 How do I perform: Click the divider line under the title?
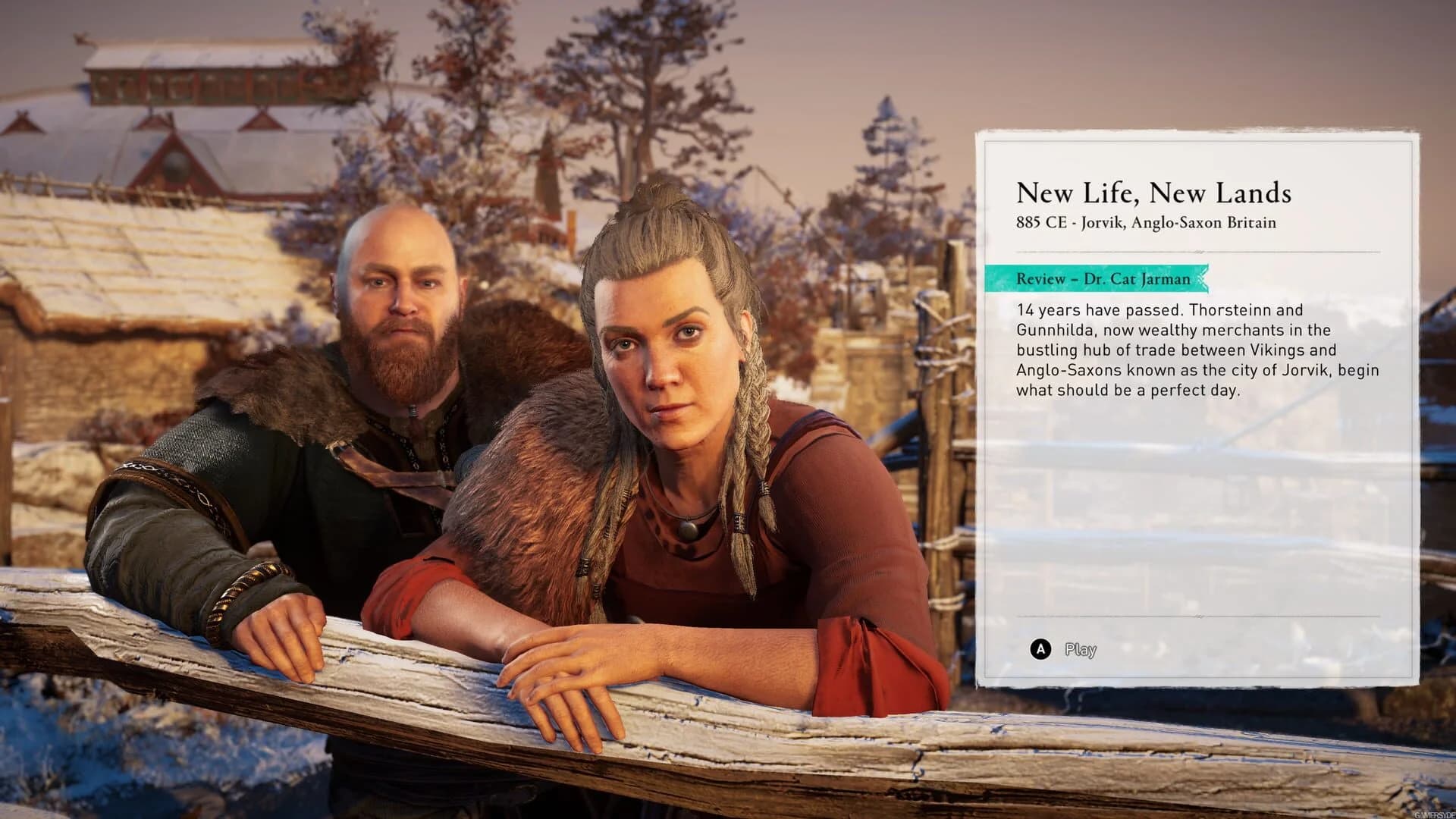1198,251
